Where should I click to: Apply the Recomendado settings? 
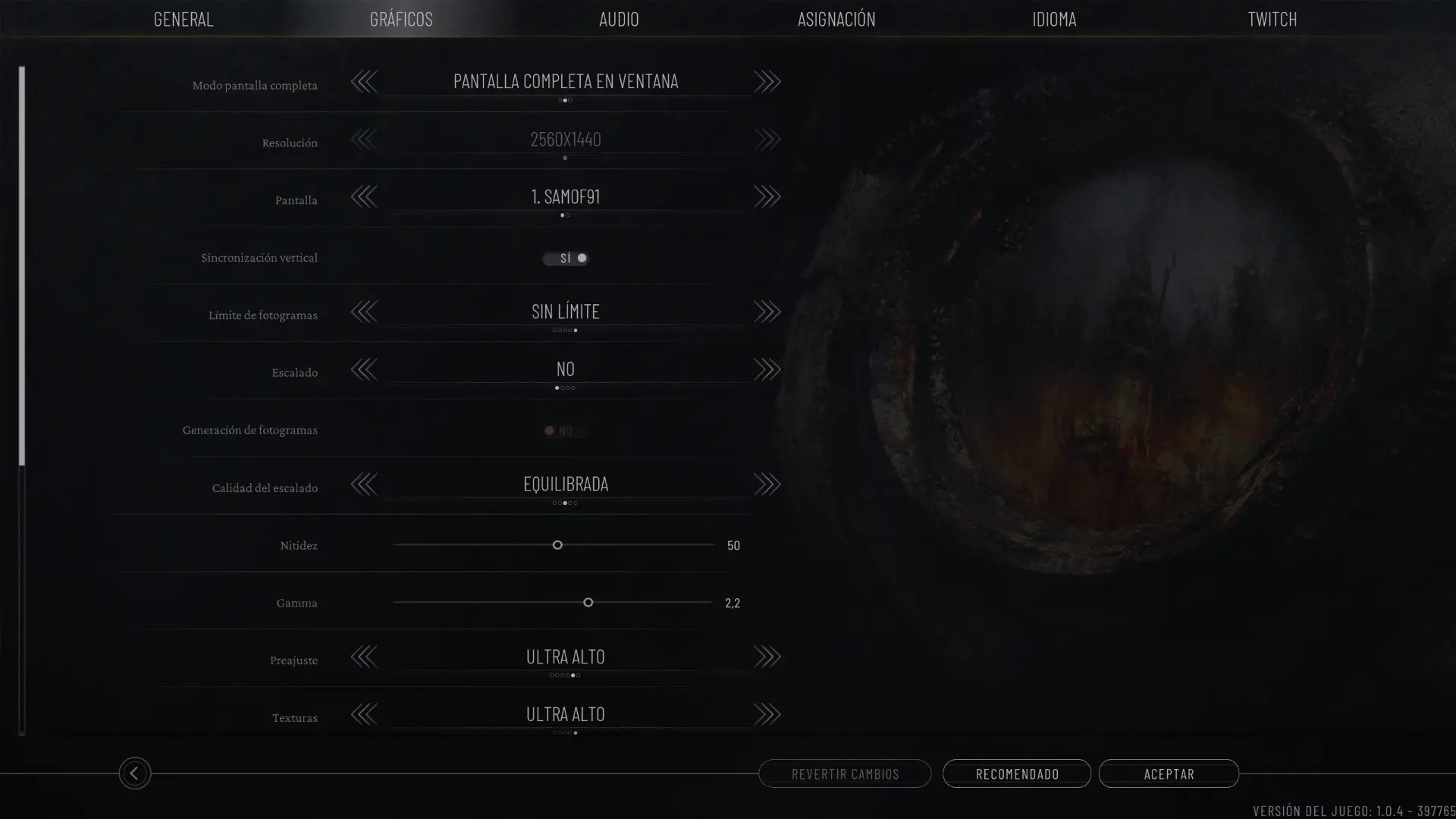click(x=1017, y=773)
